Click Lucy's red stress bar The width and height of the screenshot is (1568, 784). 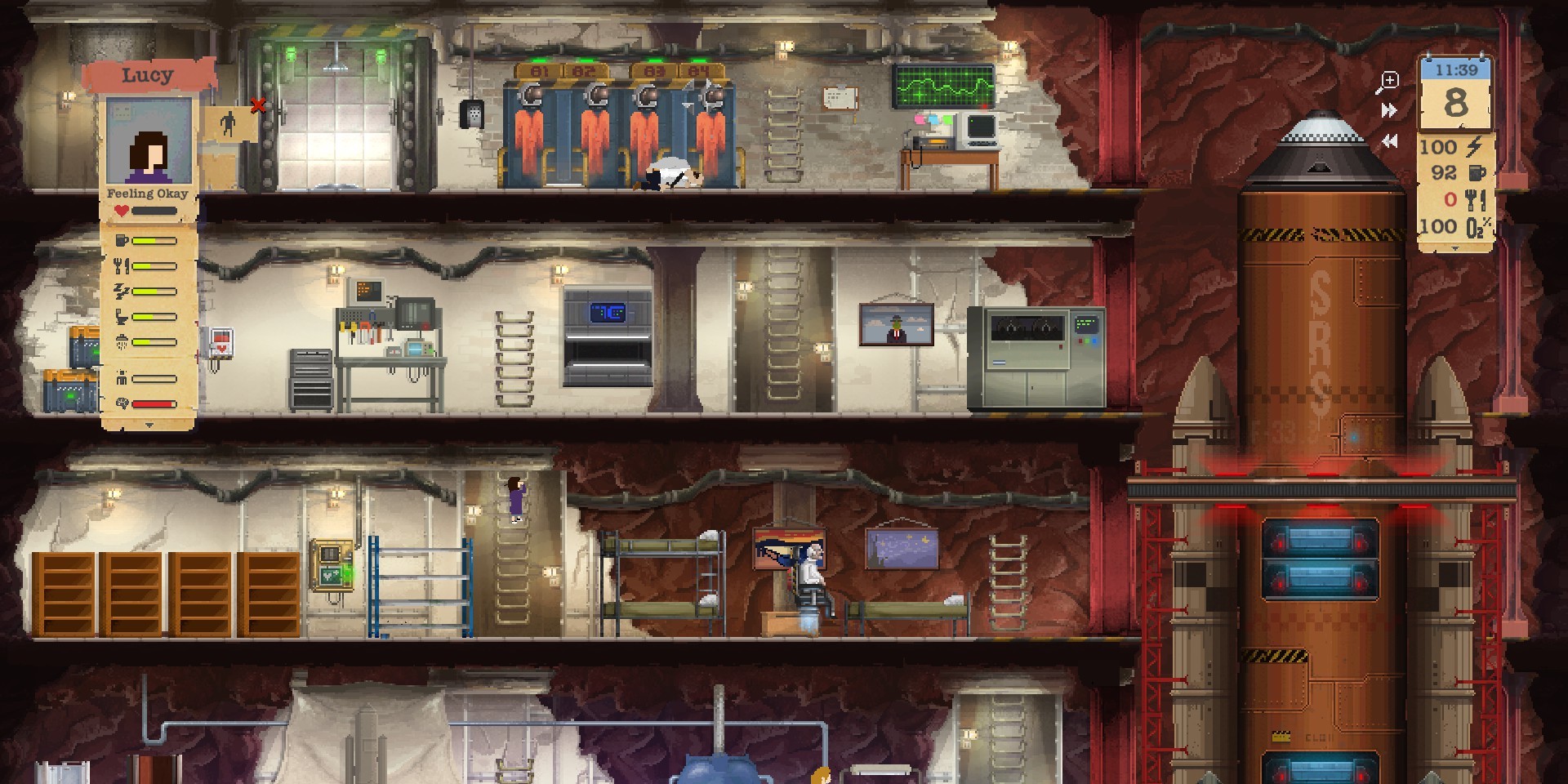pyautogui.click(x=155, y=403)
